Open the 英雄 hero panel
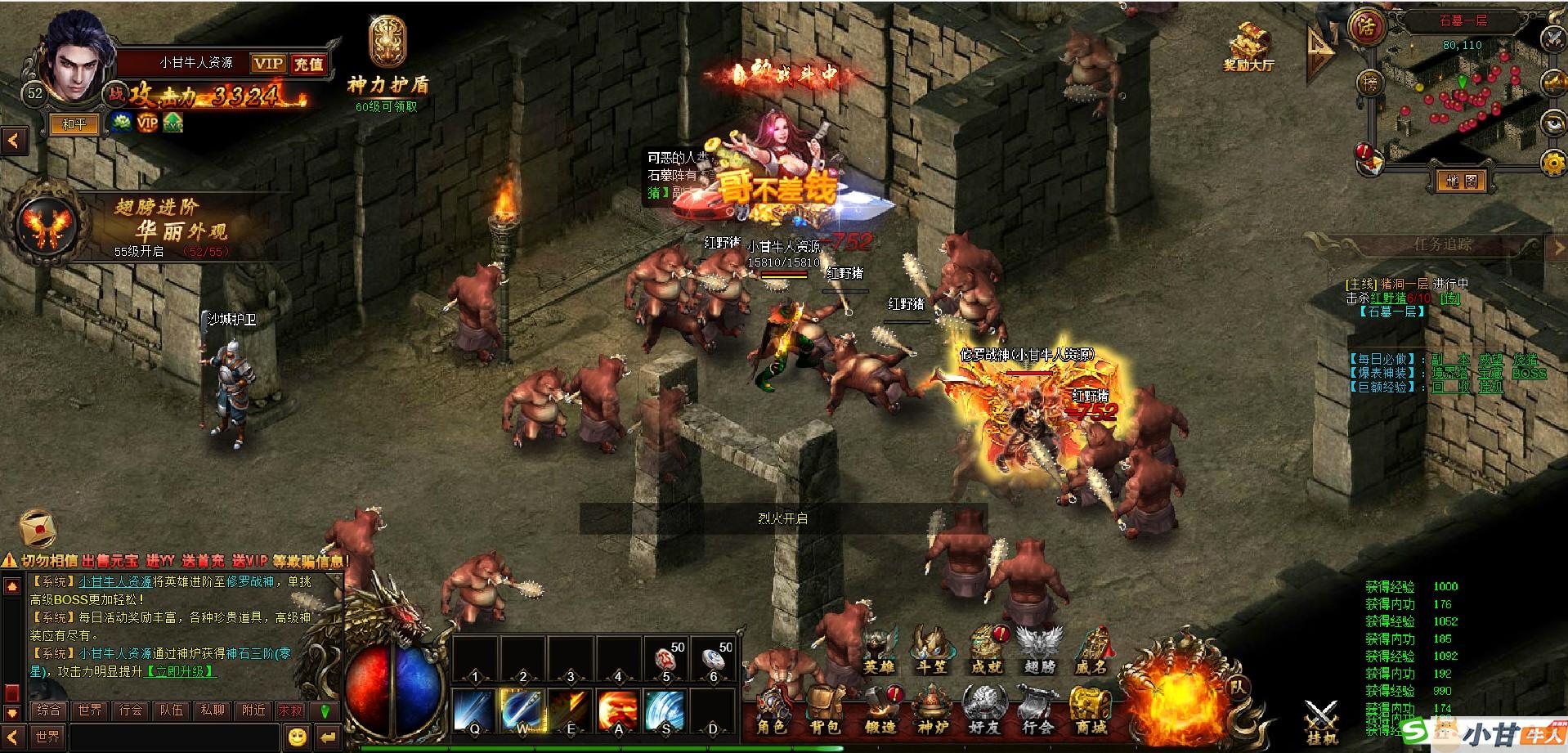 880,651
